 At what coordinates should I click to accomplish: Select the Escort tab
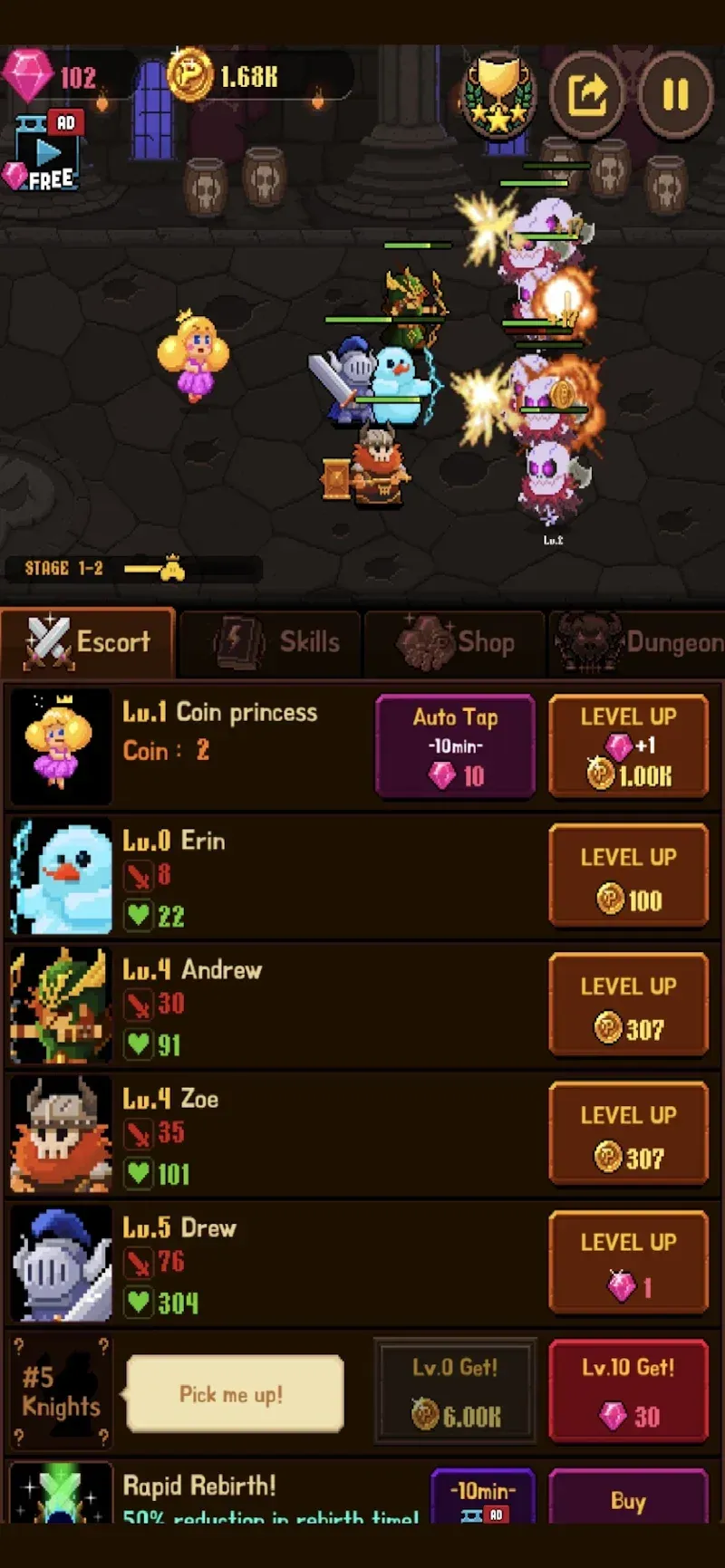[x=88, y=642]
